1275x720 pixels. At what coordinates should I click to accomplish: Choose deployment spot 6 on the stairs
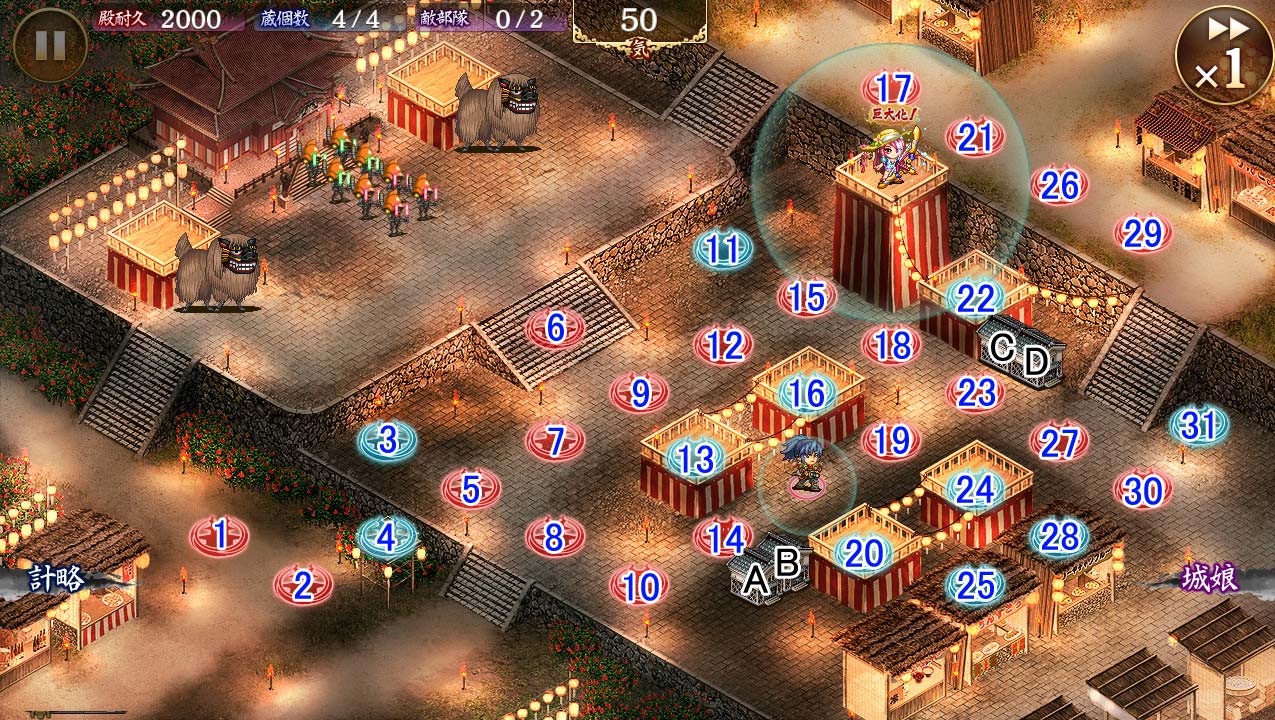pos(556,327)
